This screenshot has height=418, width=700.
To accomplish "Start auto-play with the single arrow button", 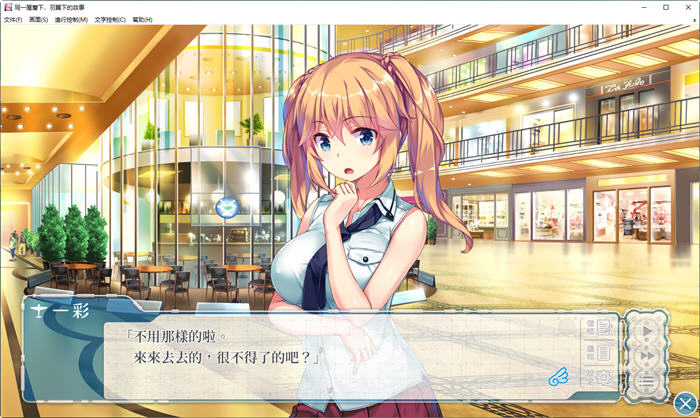I will [x=647, y=331].
